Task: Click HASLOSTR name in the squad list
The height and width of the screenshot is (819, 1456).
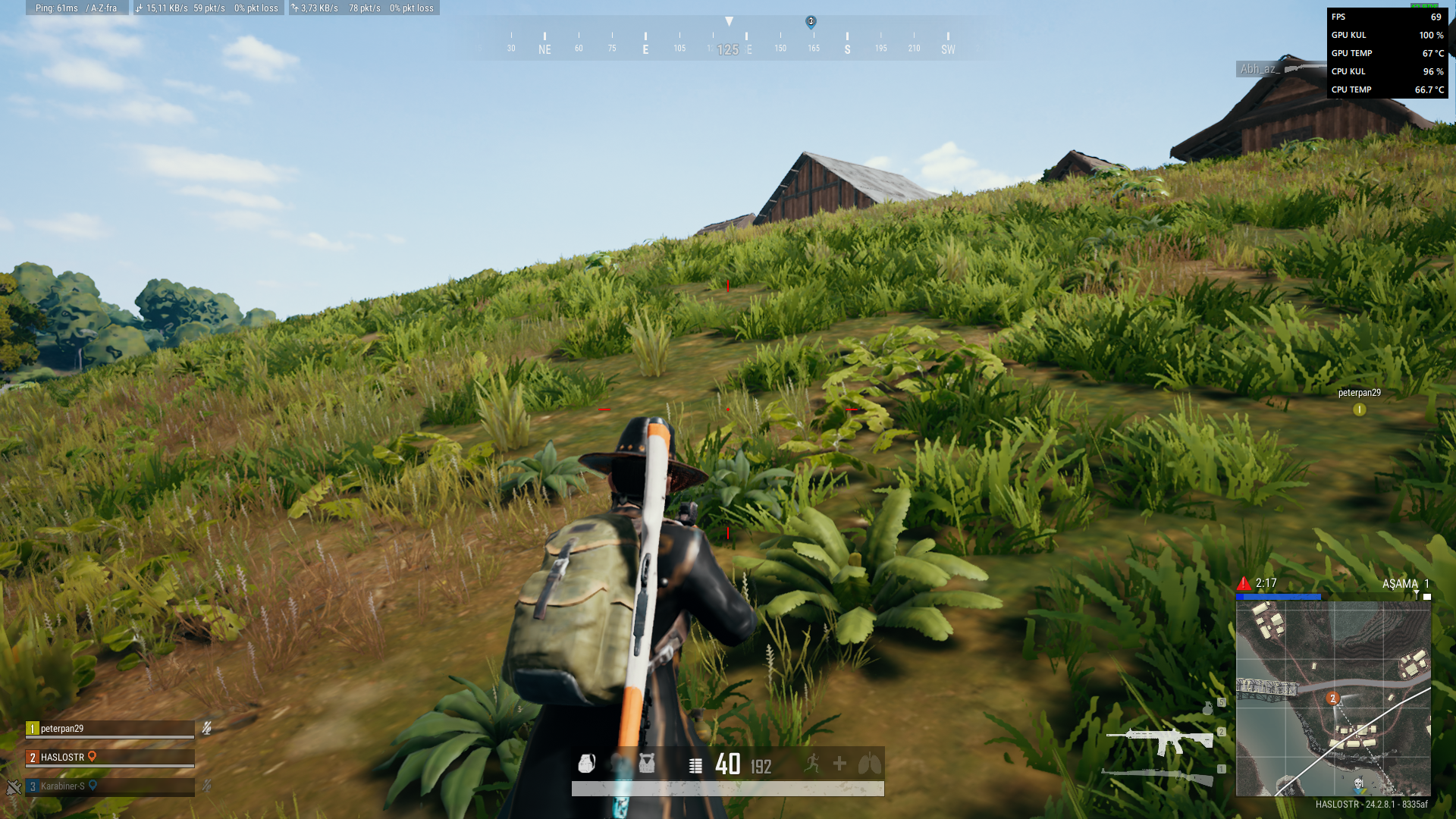Action: (x=62, y=757)
